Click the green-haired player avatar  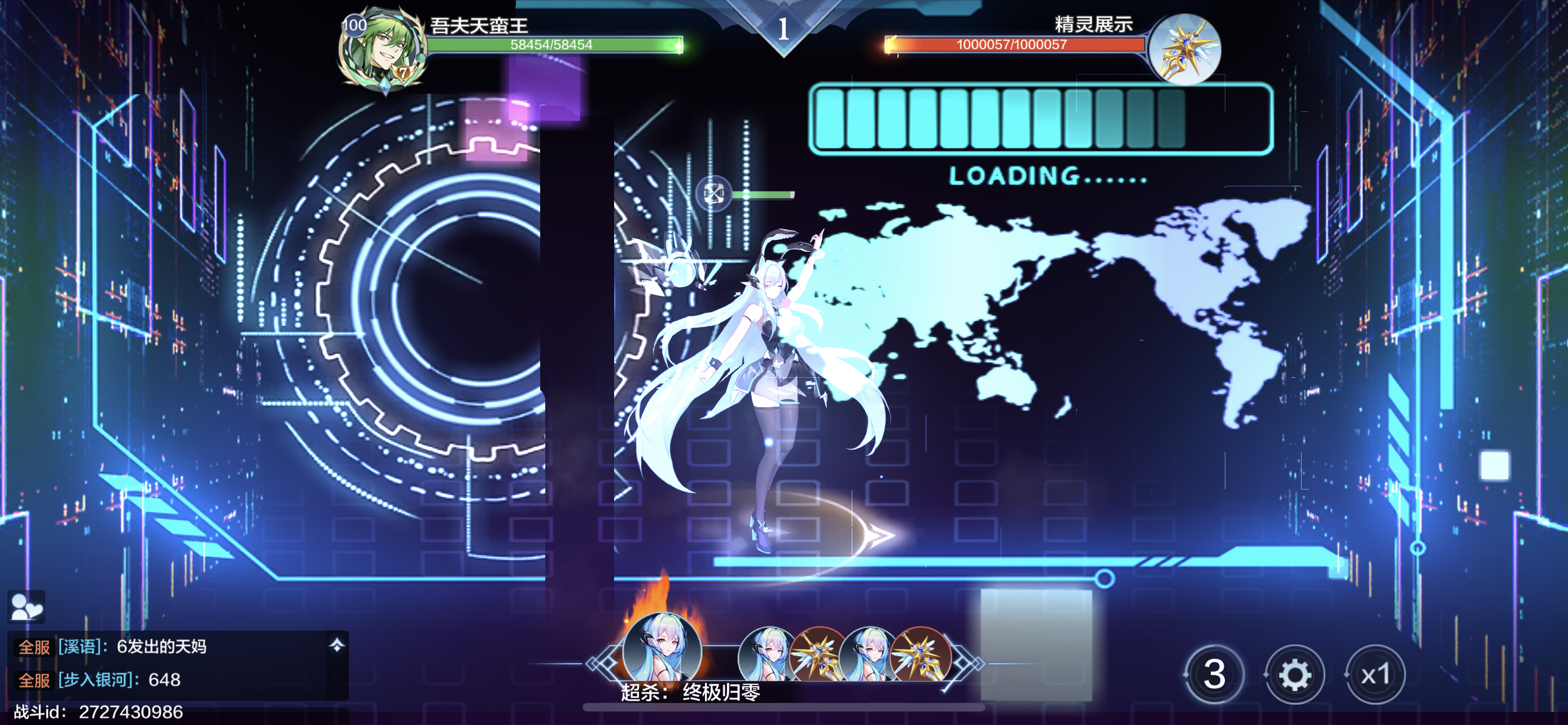pos(382,50)
